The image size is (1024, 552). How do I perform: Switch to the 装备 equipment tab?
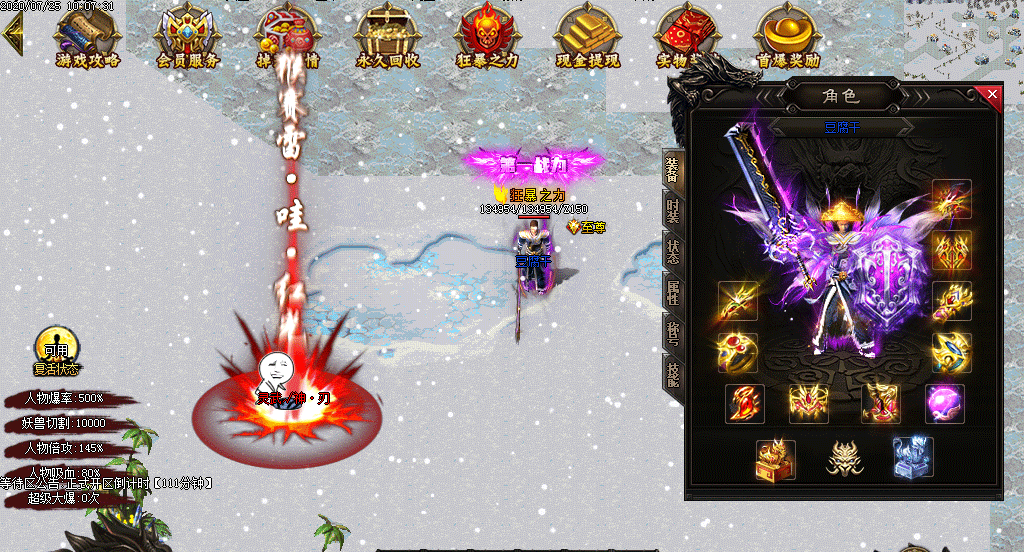(x=673, y=171)
